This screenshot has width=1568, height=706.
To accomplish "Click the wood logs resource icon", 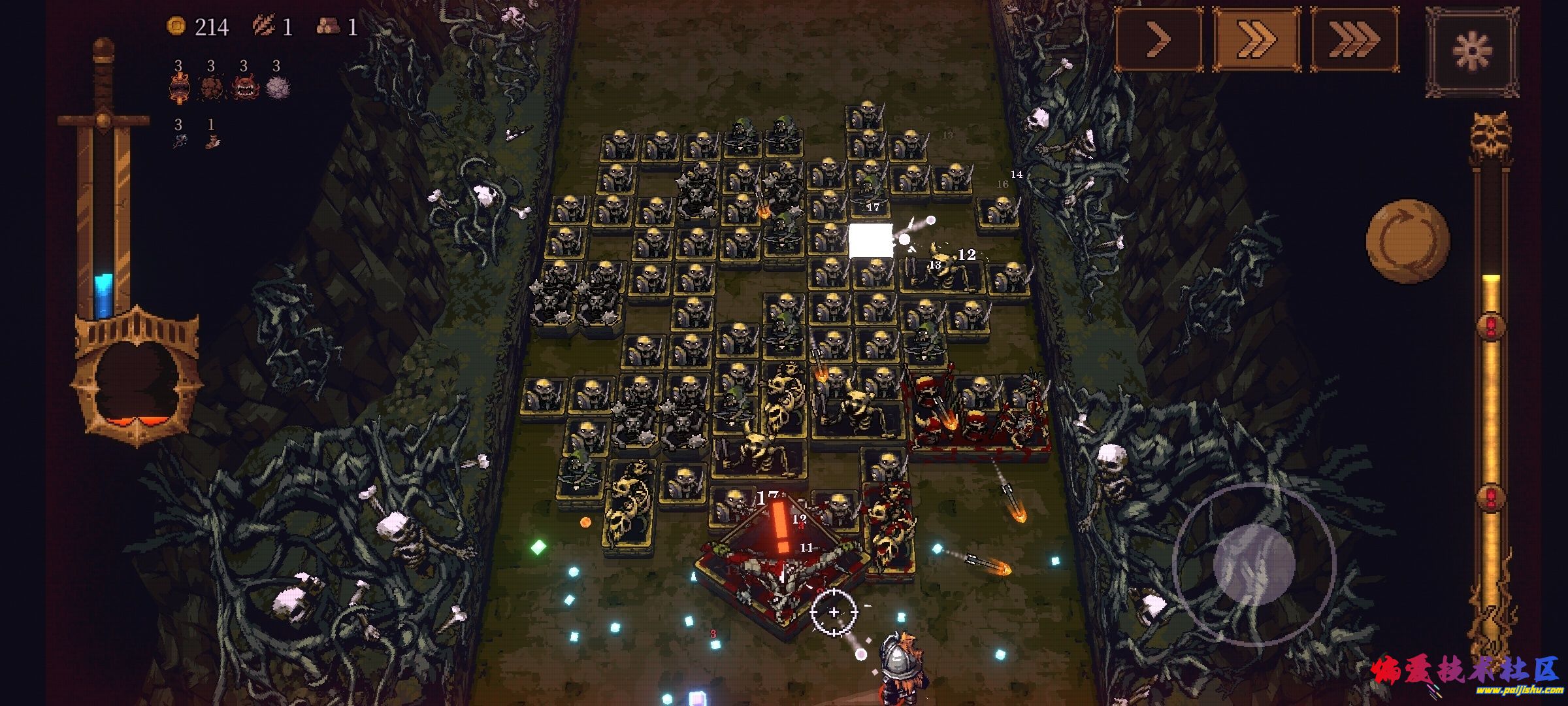I will [329, 25].
